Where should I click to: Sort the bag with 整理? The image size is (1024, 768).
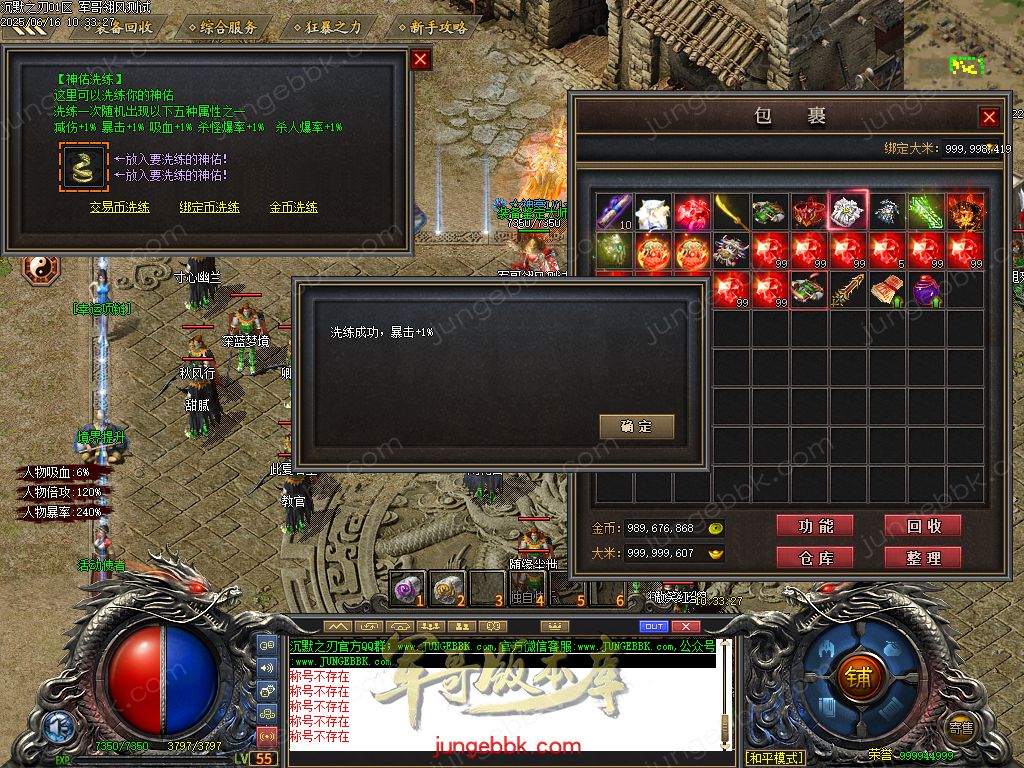coord(922,557)
